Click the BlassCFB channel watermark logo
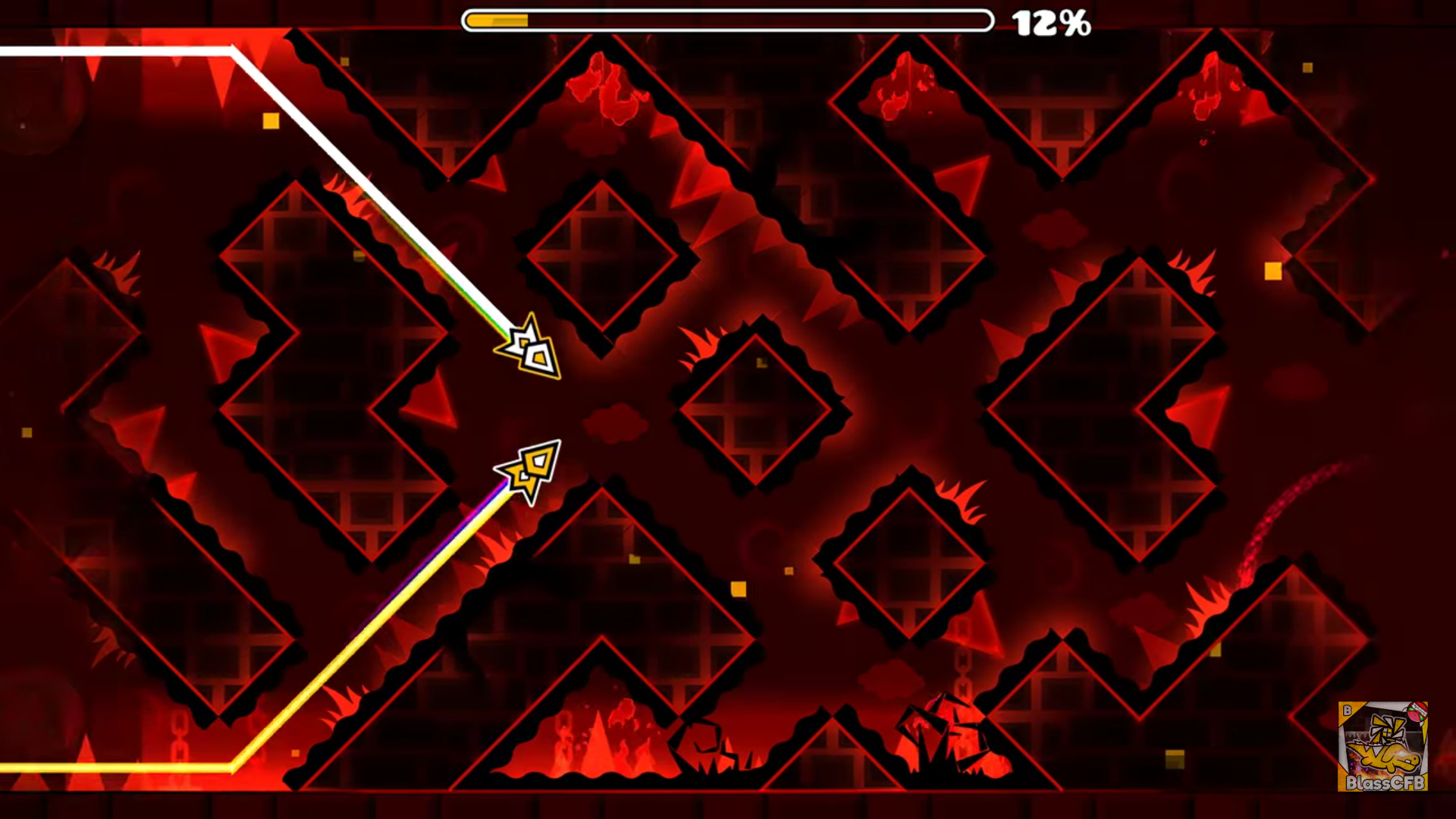Image resolution: width=1456 pixels, height=819 pixels. tap(1382, 746)
